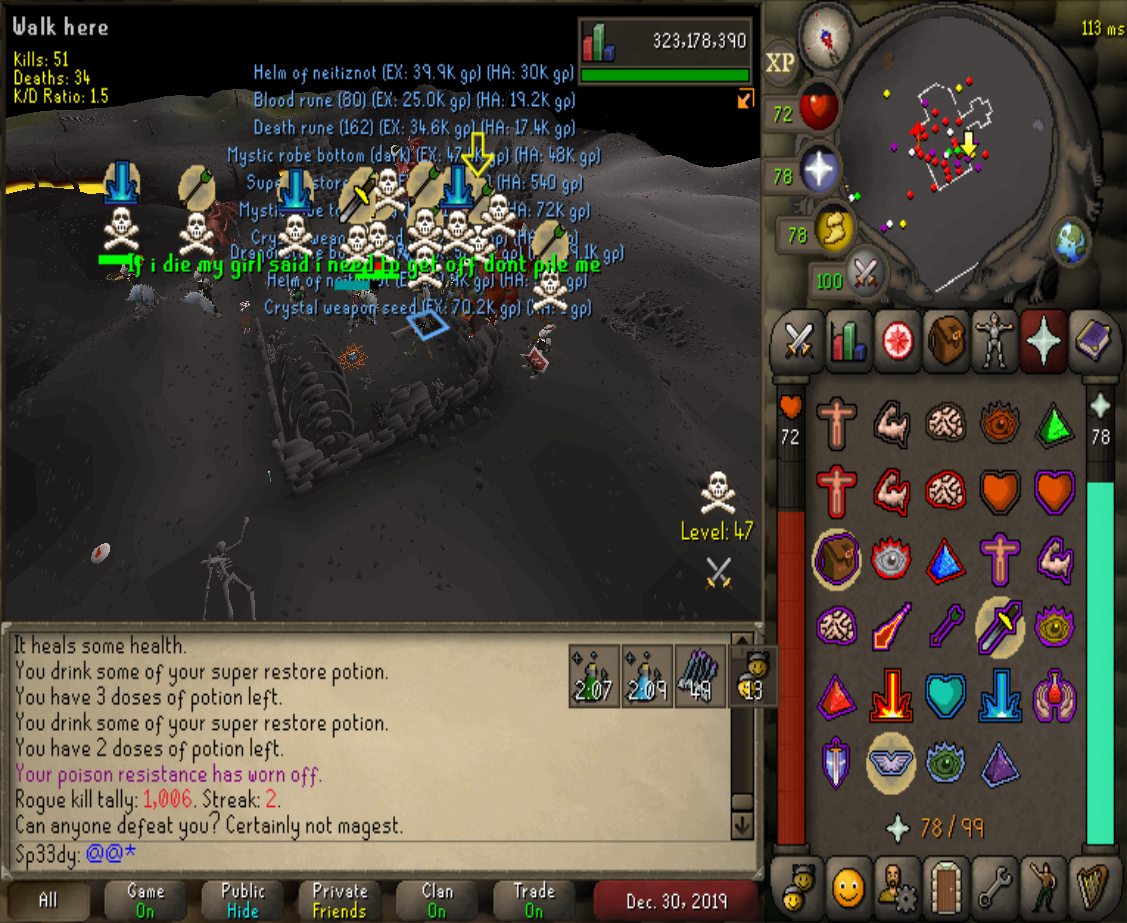This screenshot has height=923, width=1127.
Task: Click the XP drops button
Action: (780, 63)
